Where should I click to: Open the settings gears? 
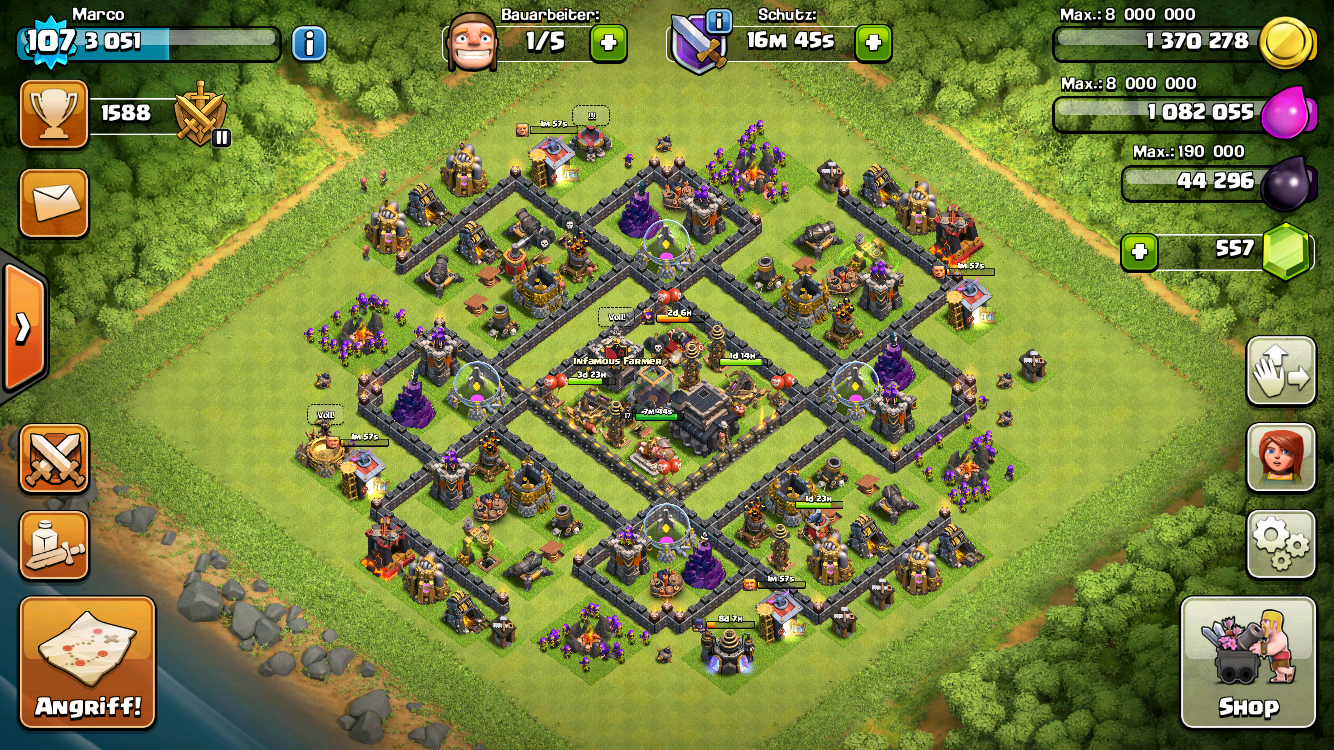coord(1281,544)
